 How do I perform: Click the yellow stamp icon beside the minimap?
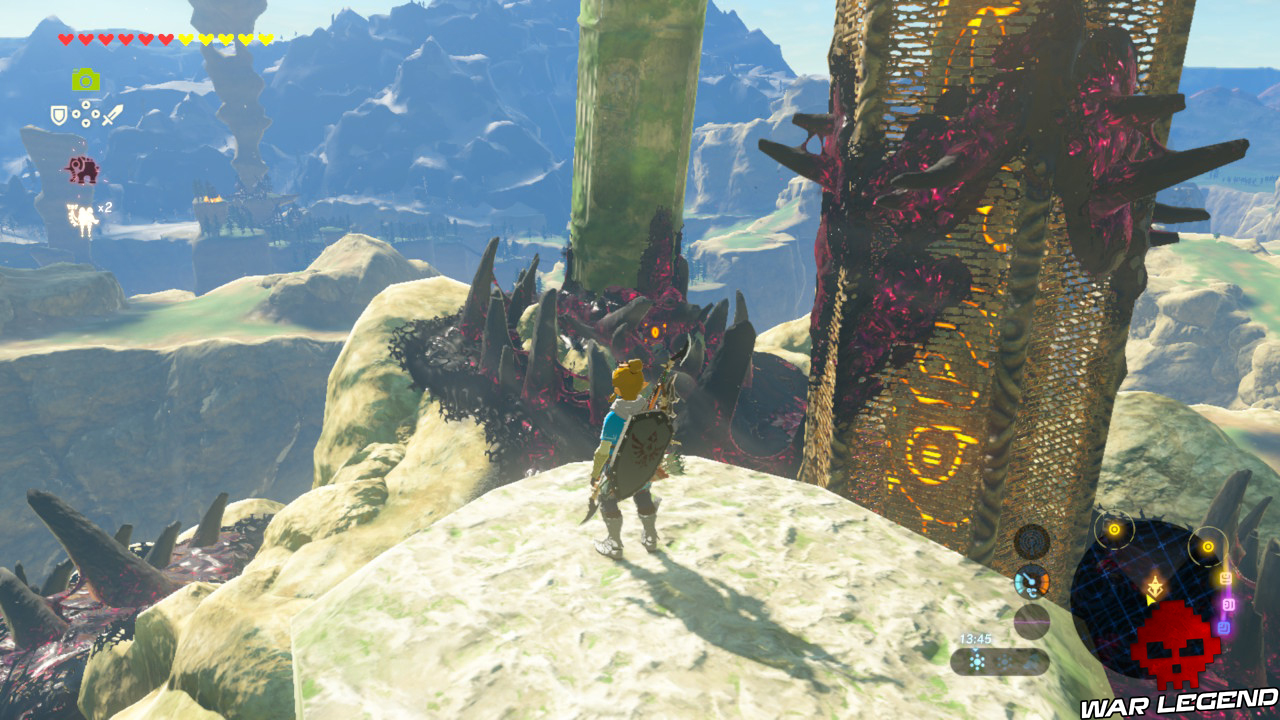pyautogui.click(x=1226, y=576)
